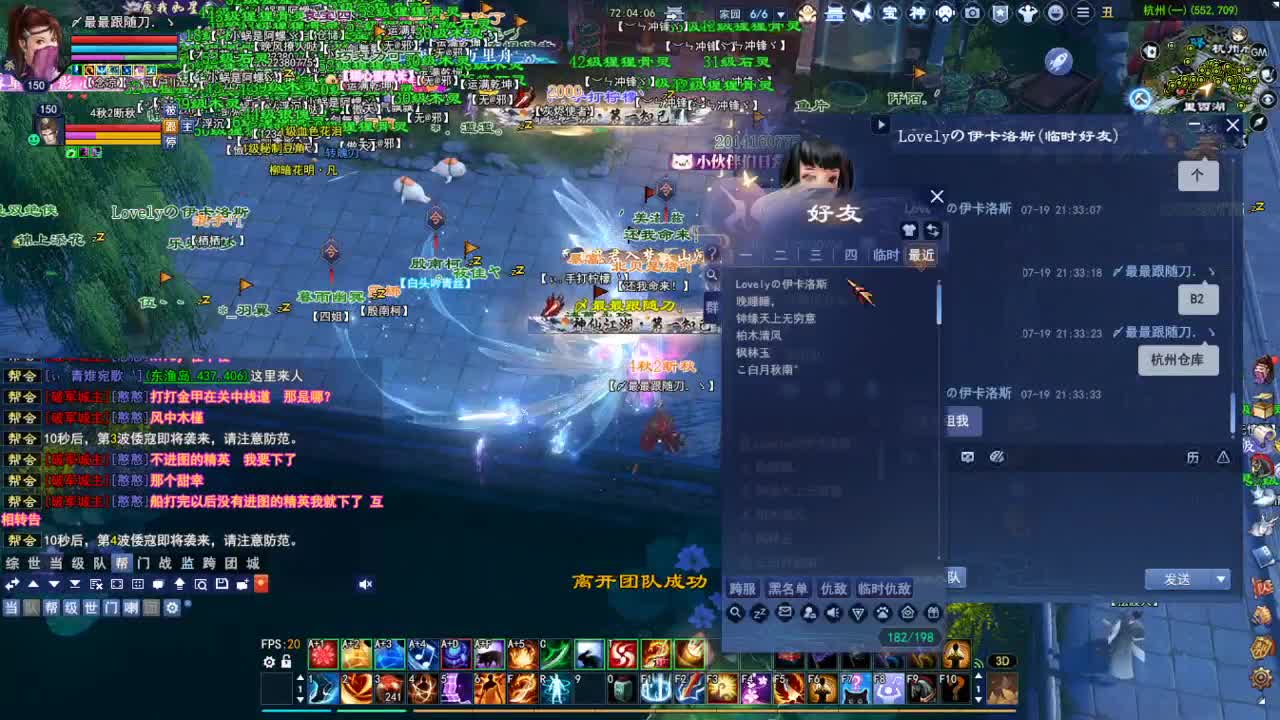Click the up-arrow expander in the chat window

1197,175
